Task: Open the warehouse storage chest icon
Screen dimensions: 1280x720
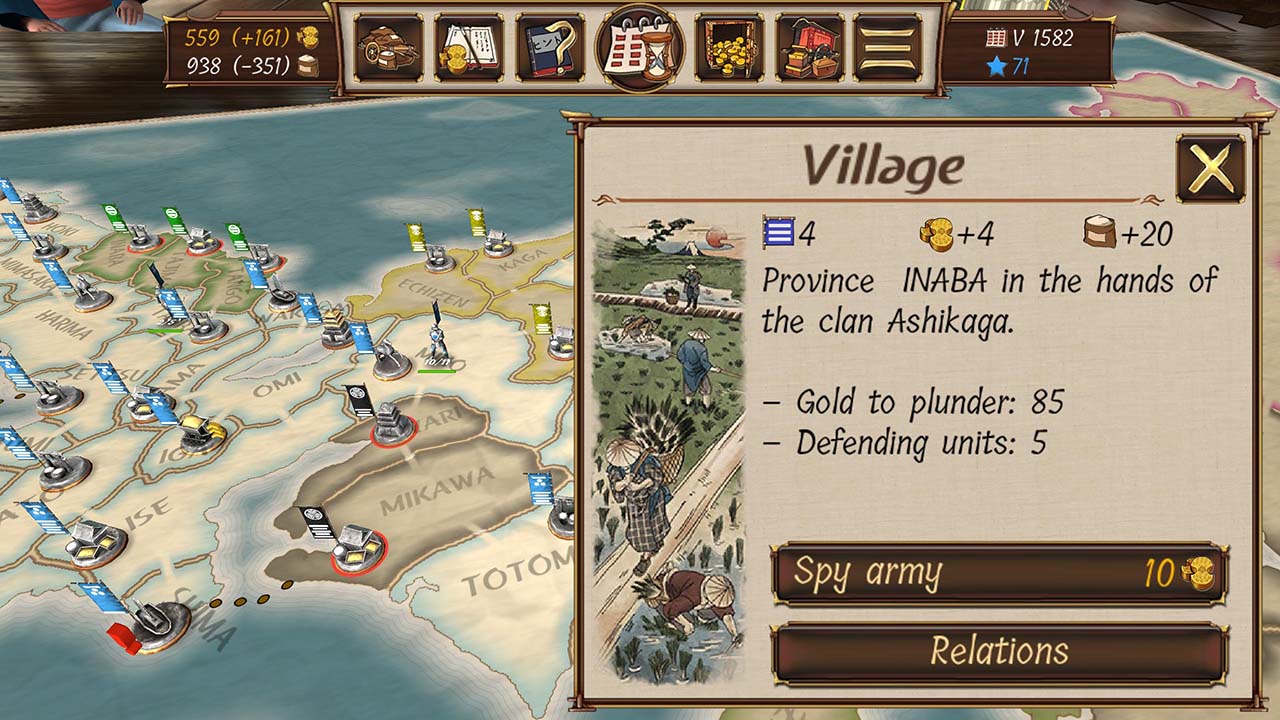Action: pyautogui.click(x=810, y=45)
